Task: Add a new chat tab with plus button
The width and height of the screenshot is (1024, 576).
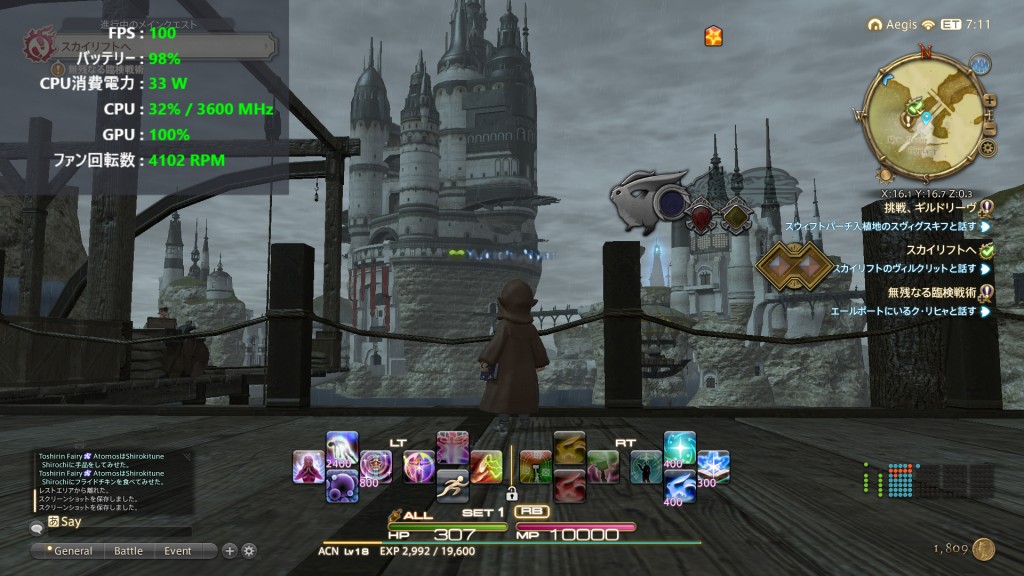Action: [229, 550]
